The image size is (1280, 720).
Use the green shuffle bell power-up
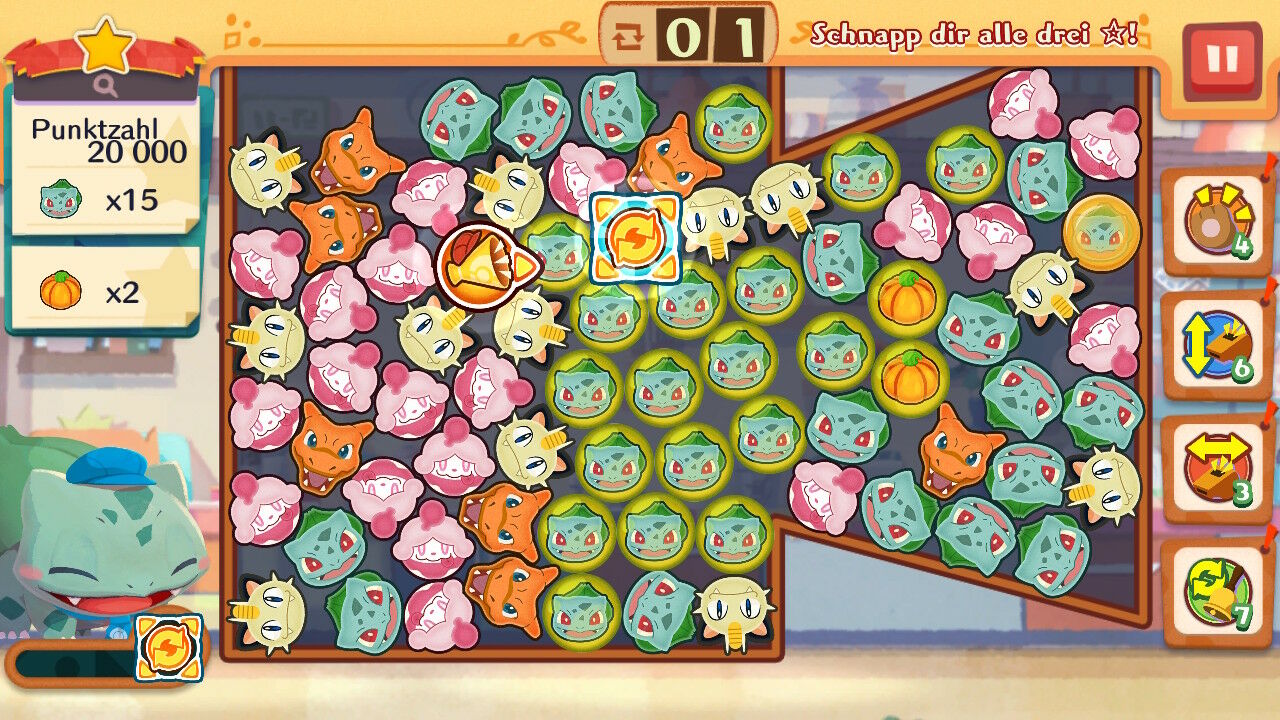1216,592
